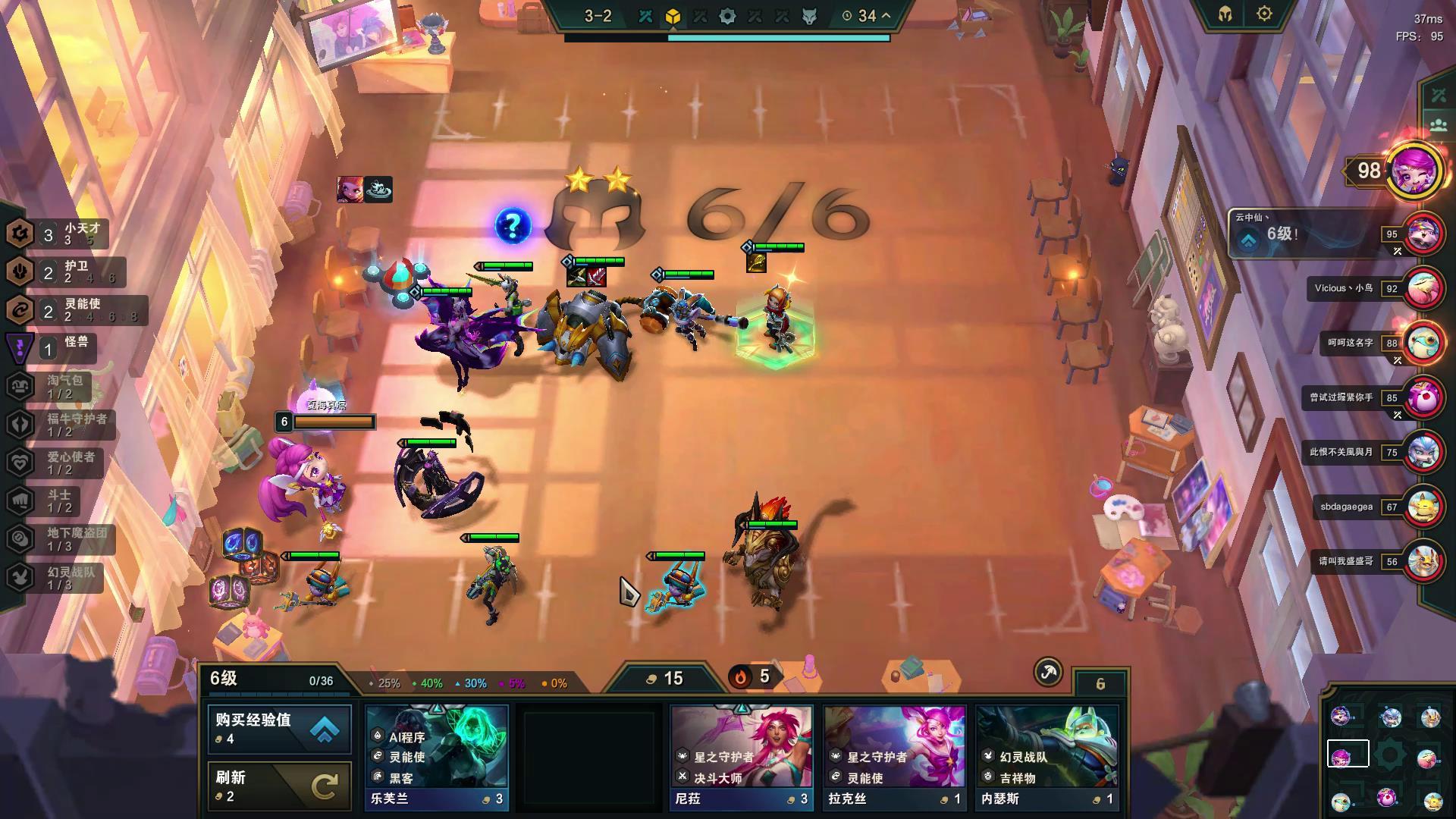
Task: Open the helmet icon menu beside settings
Action: [1225, 14]
